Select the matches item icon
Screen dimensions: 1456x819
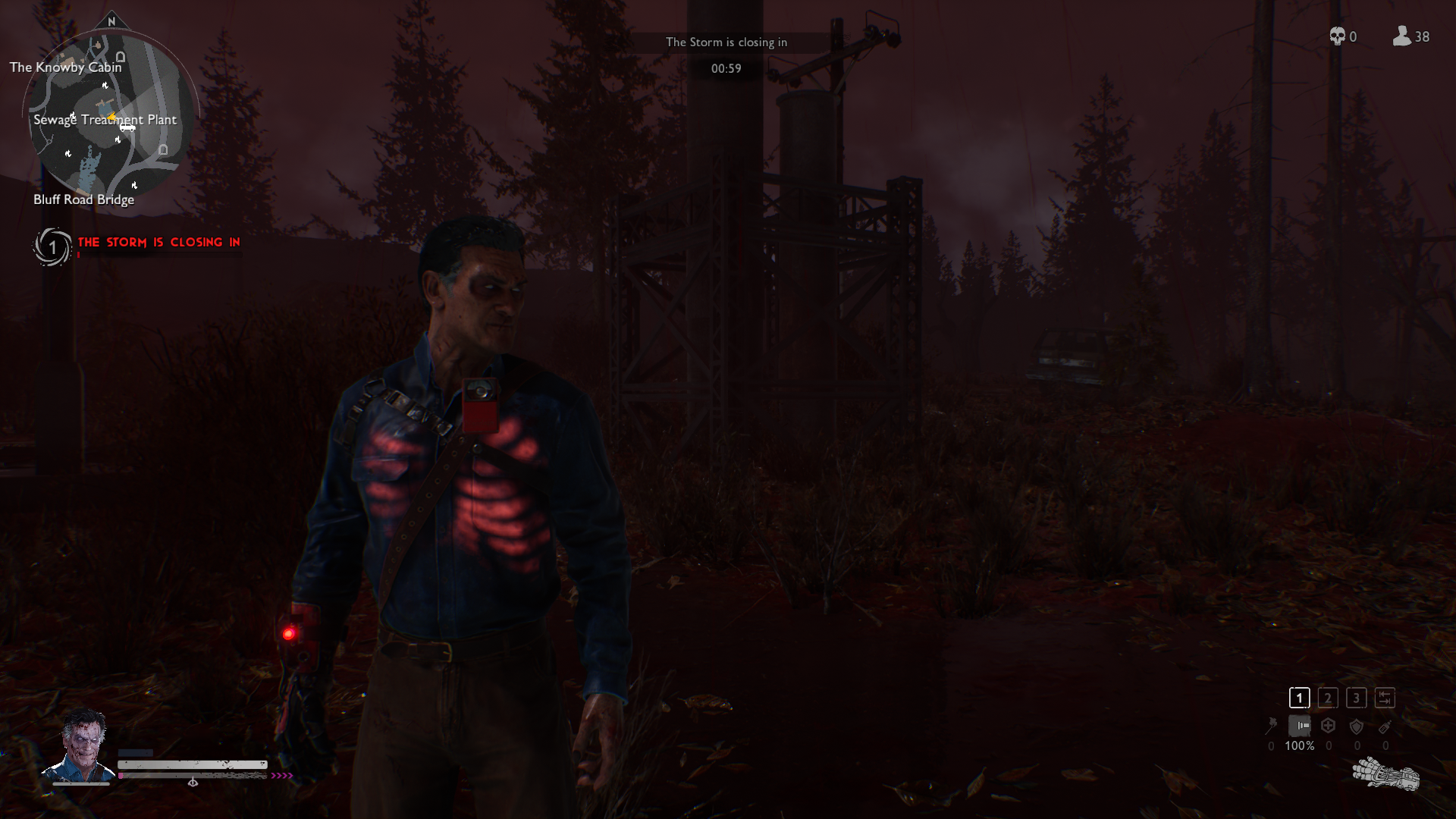point(1272,726)
